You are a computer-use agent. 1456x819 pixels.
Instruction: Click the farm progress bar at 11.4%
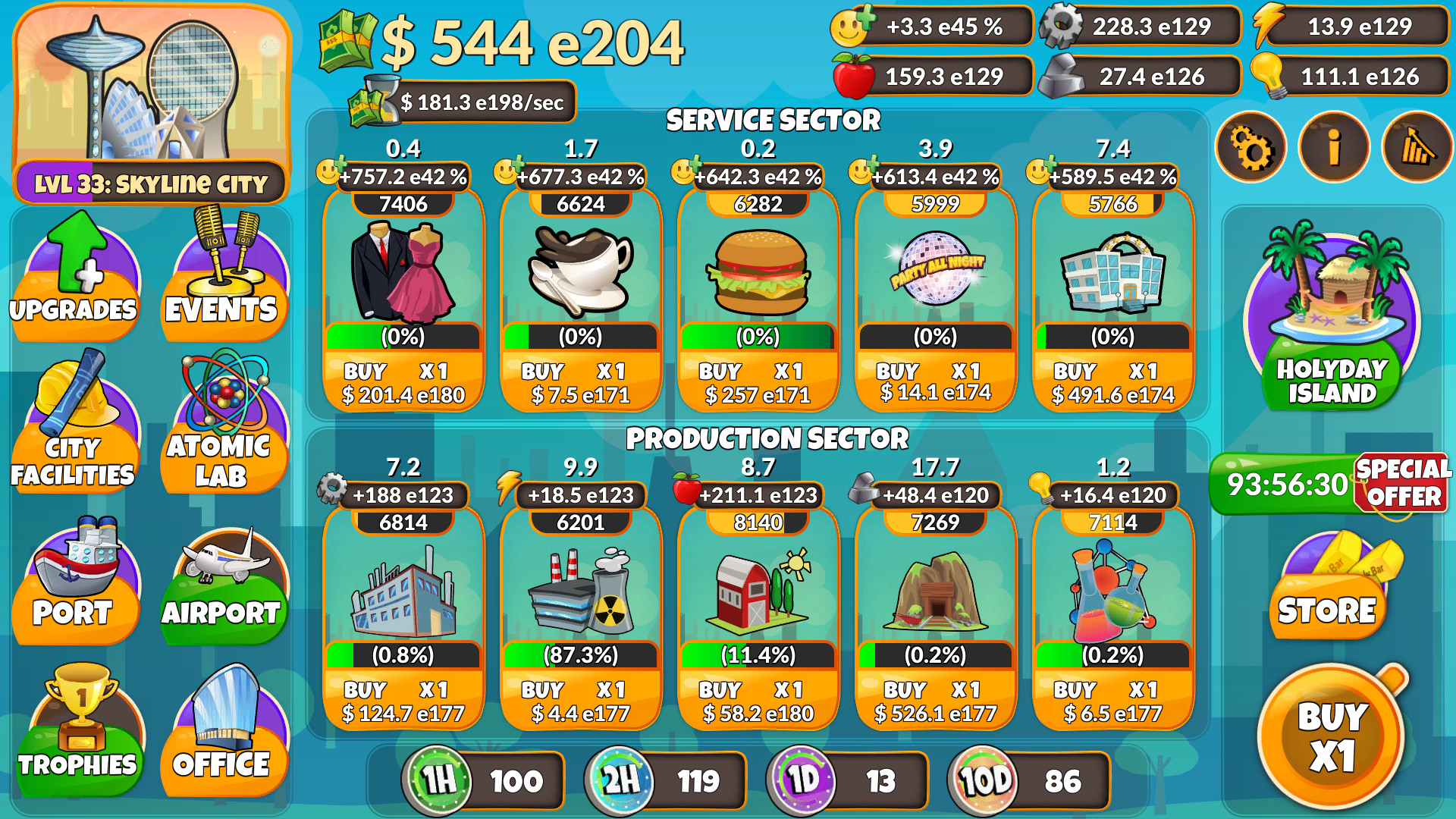coord(758,653)
